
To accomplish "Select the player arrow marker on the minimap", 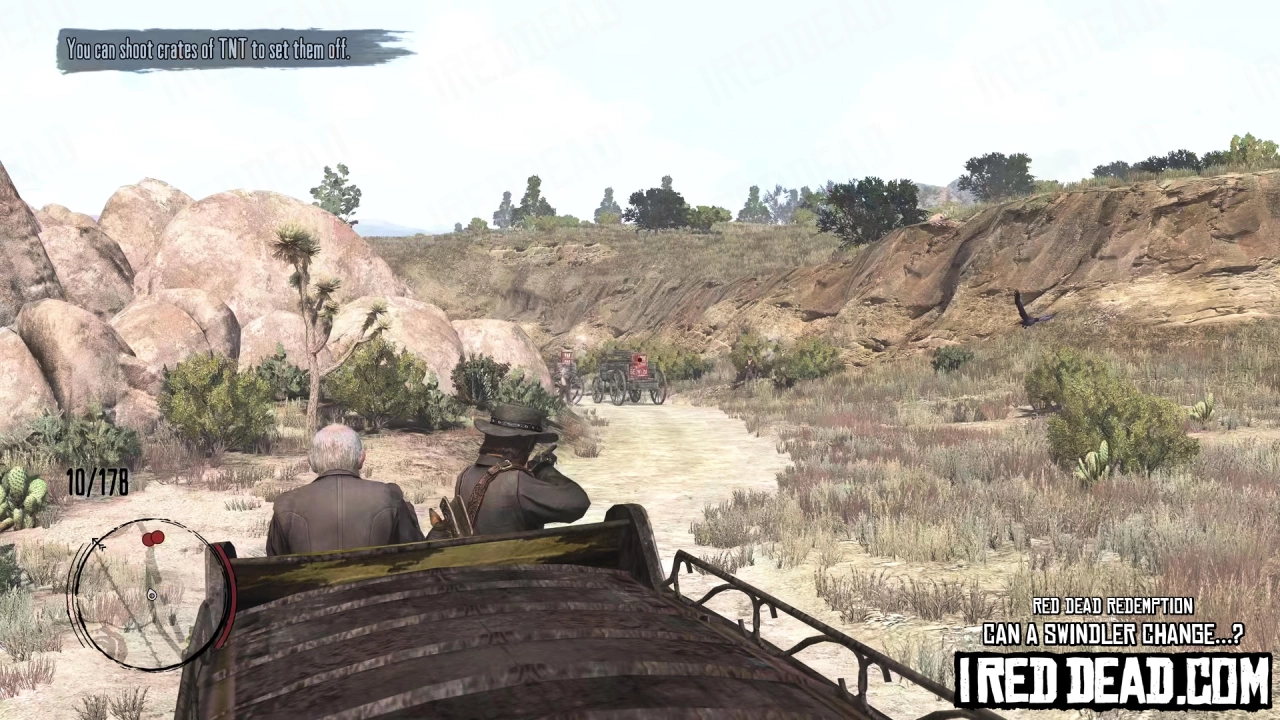I will 151,594.
